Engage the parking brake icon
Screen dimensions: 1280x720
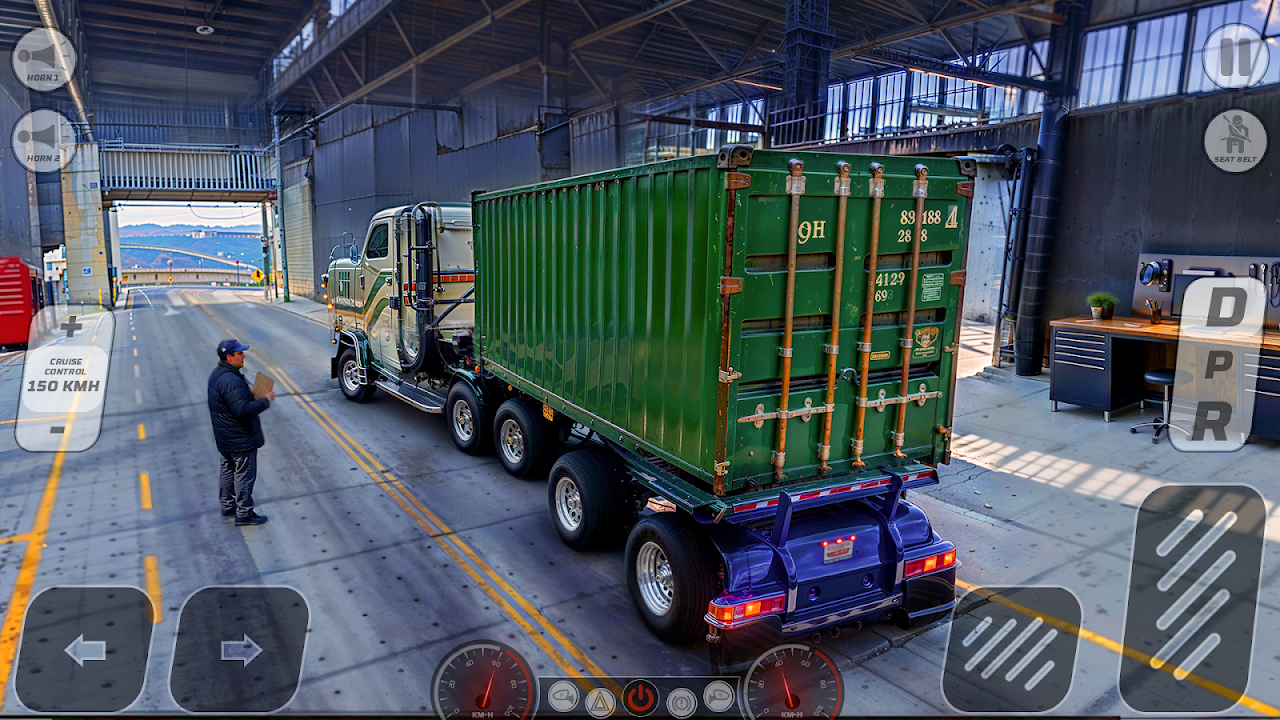pos(682,702)
